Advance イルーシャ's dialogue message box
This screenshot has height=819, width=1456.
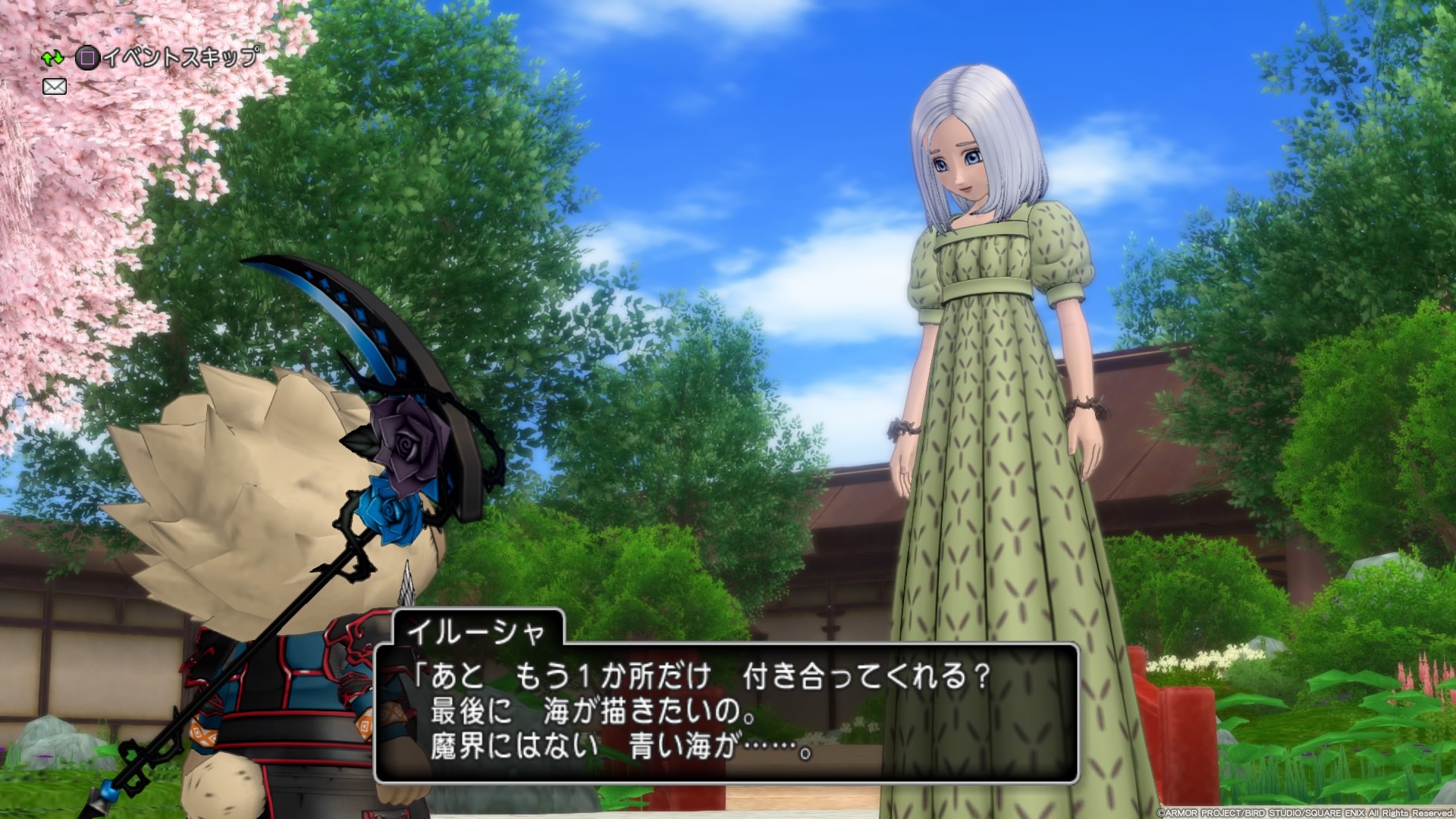pos(726,713)
